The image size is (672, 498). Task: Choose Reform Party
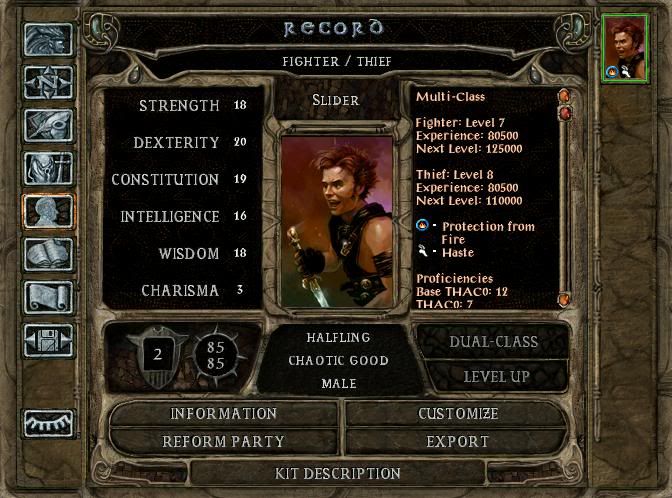click(x=224, y=441)
